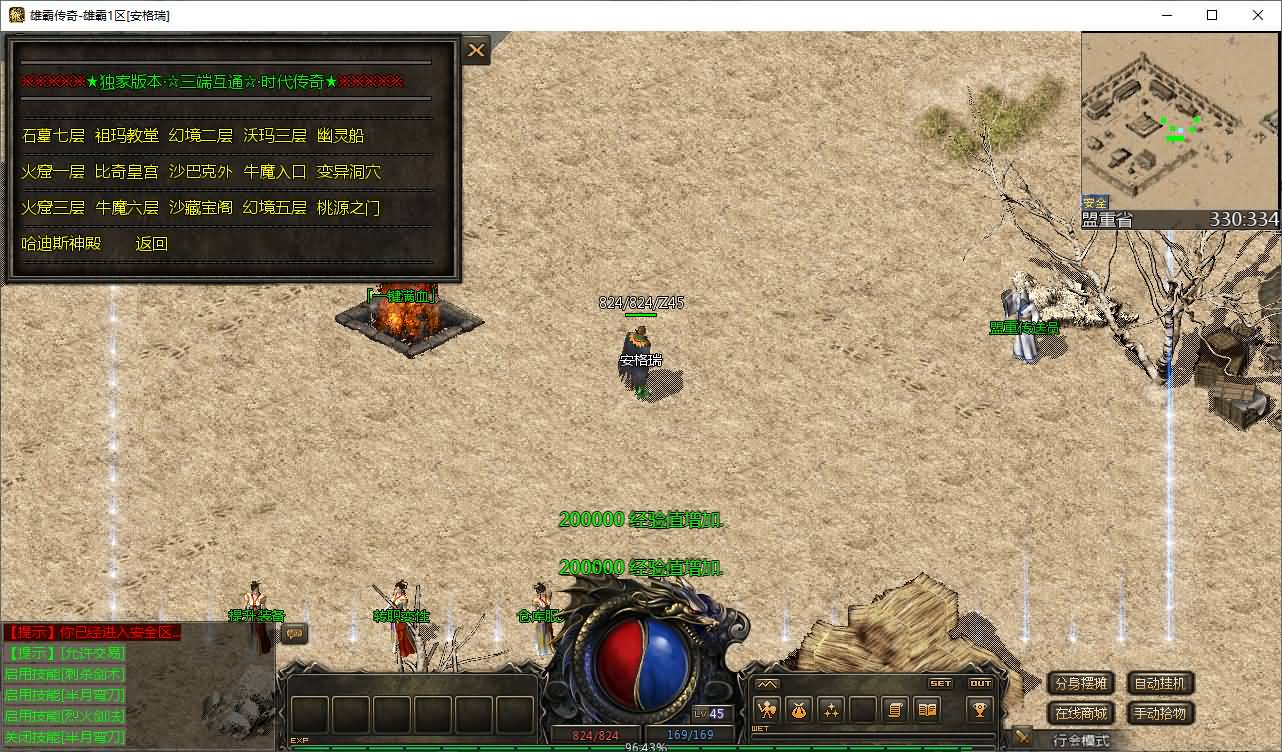The image size is (1282, 752).
Task: Select the 沙藏宝阁 destination
Action: click(200, 208)
